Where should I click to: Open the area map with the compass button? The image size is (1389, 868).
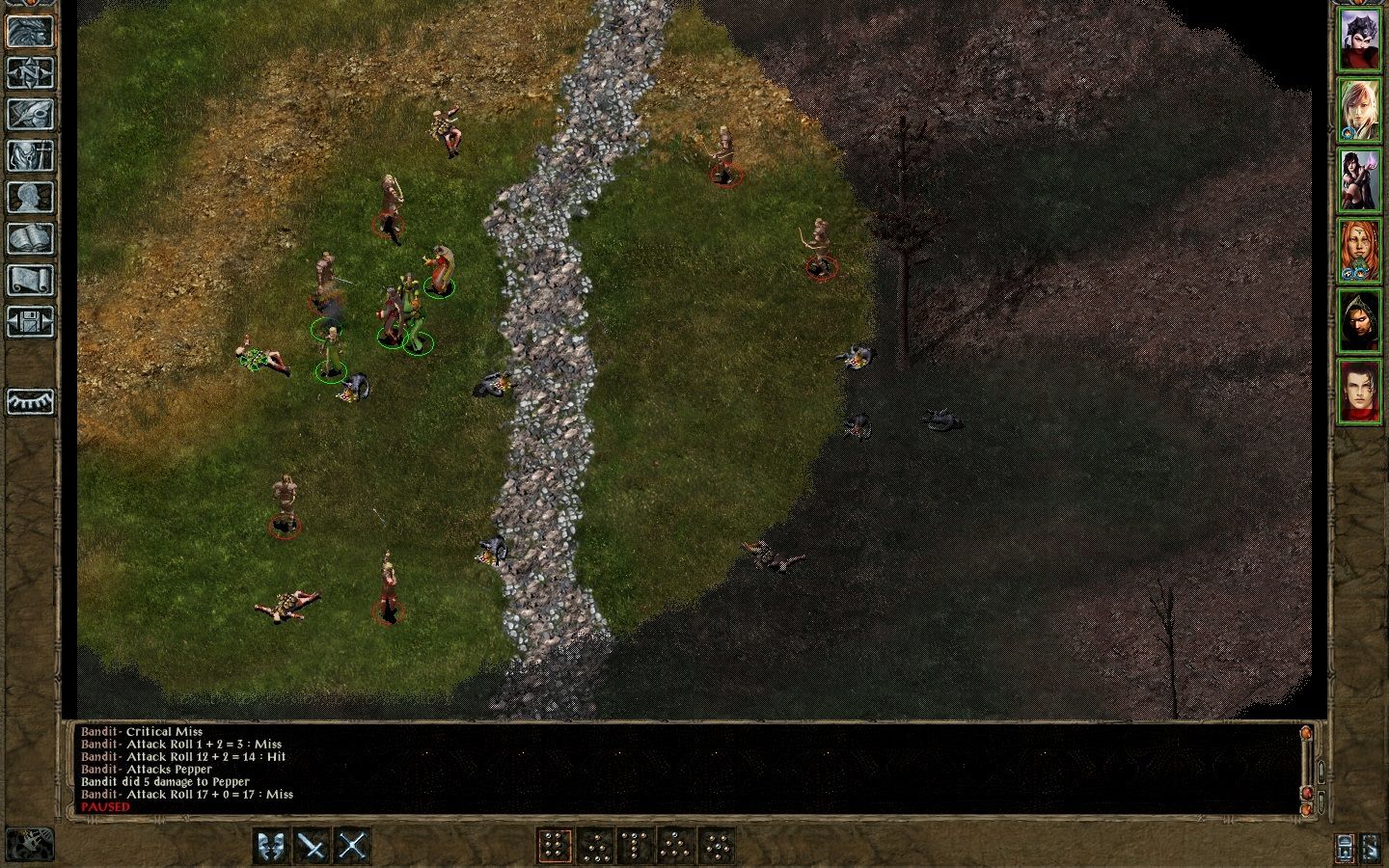(x=30, y=73)
